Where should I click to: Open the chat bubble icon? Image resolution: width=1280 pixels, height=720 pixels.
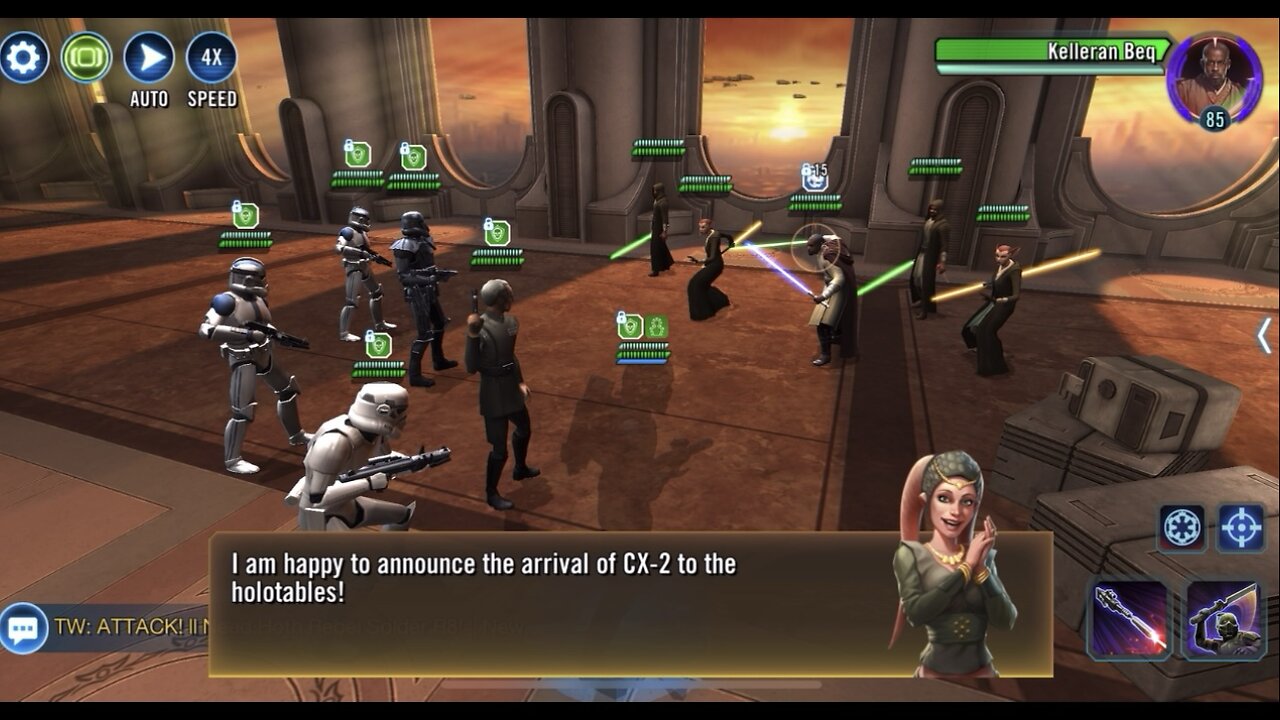(24, 629)
